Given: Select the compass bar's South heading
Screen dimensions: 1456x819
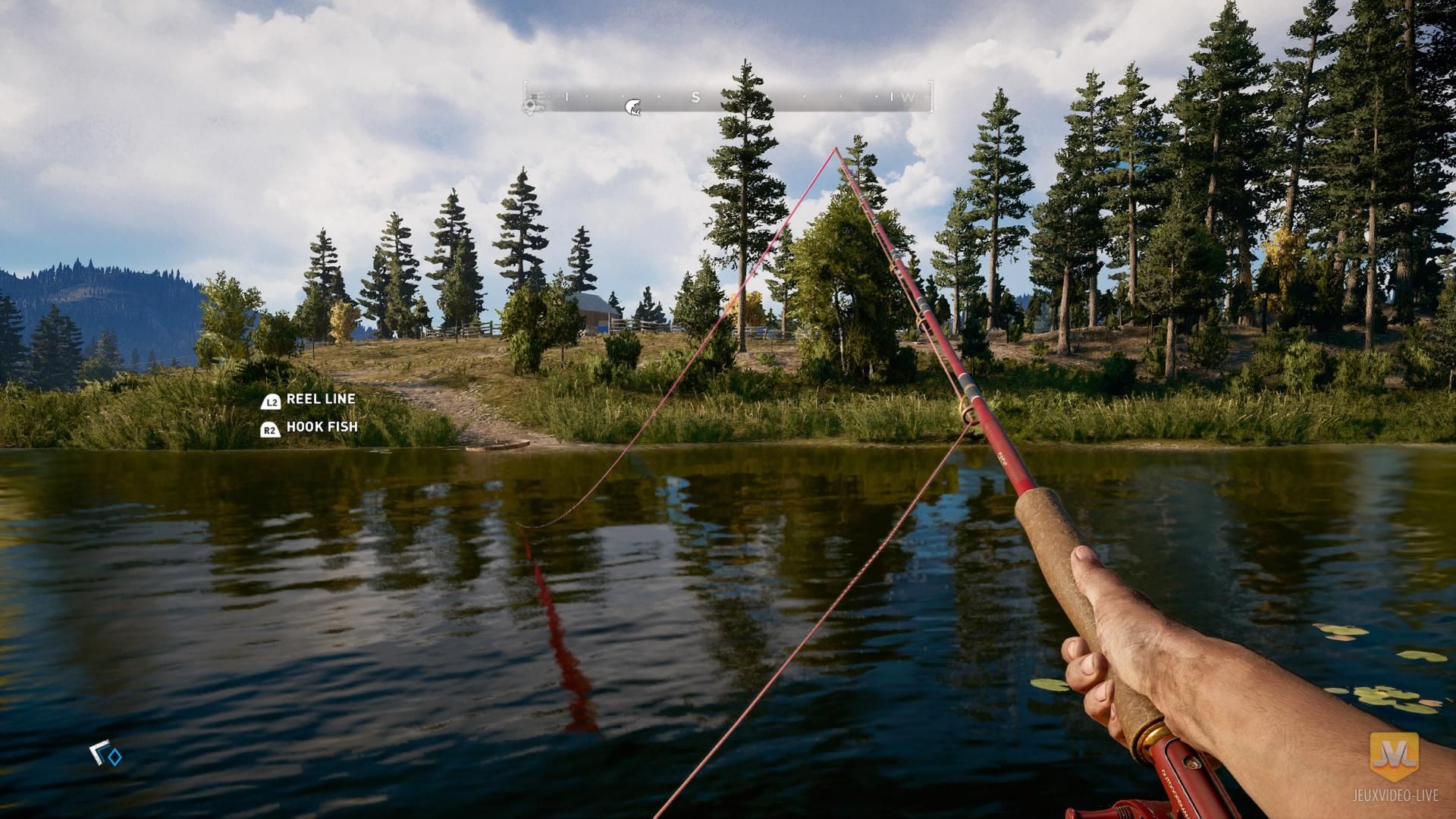Looking at the screenshot, I should (x=695, y=97).
